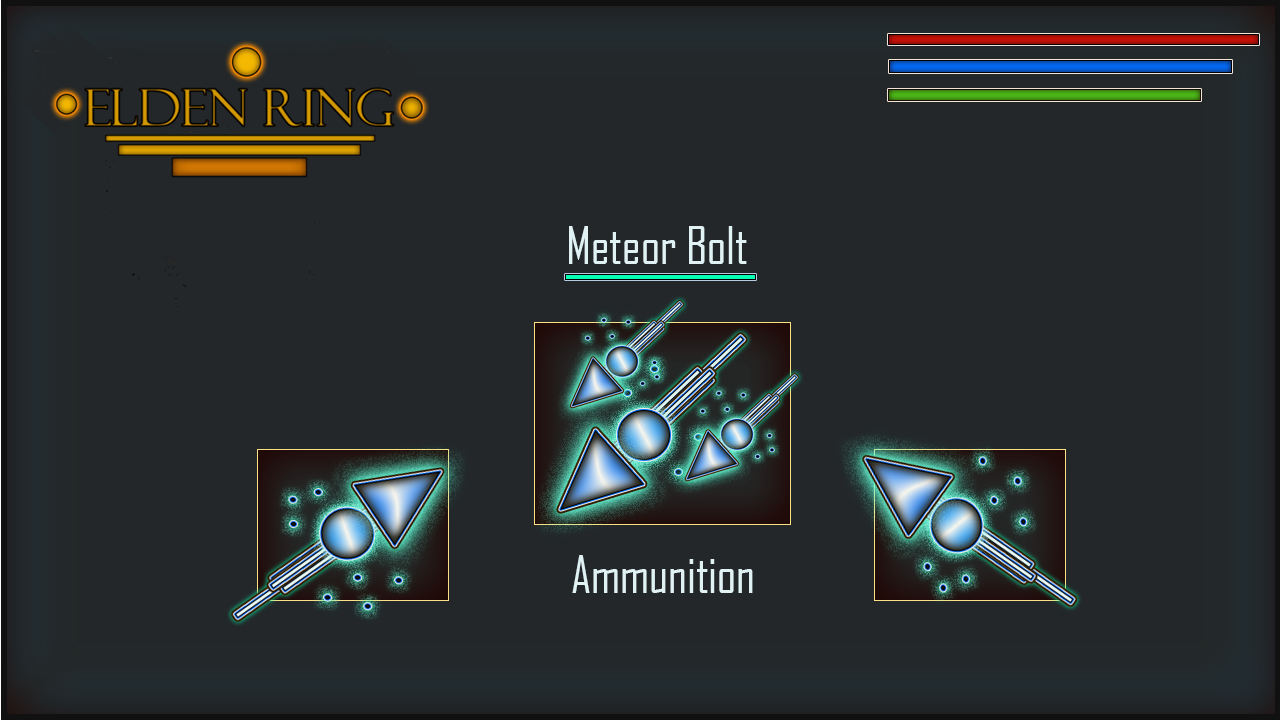Select the right ammunition icon with upward arrowhead
This screenshot has width=1280, height=720.
tap(969, 525)
